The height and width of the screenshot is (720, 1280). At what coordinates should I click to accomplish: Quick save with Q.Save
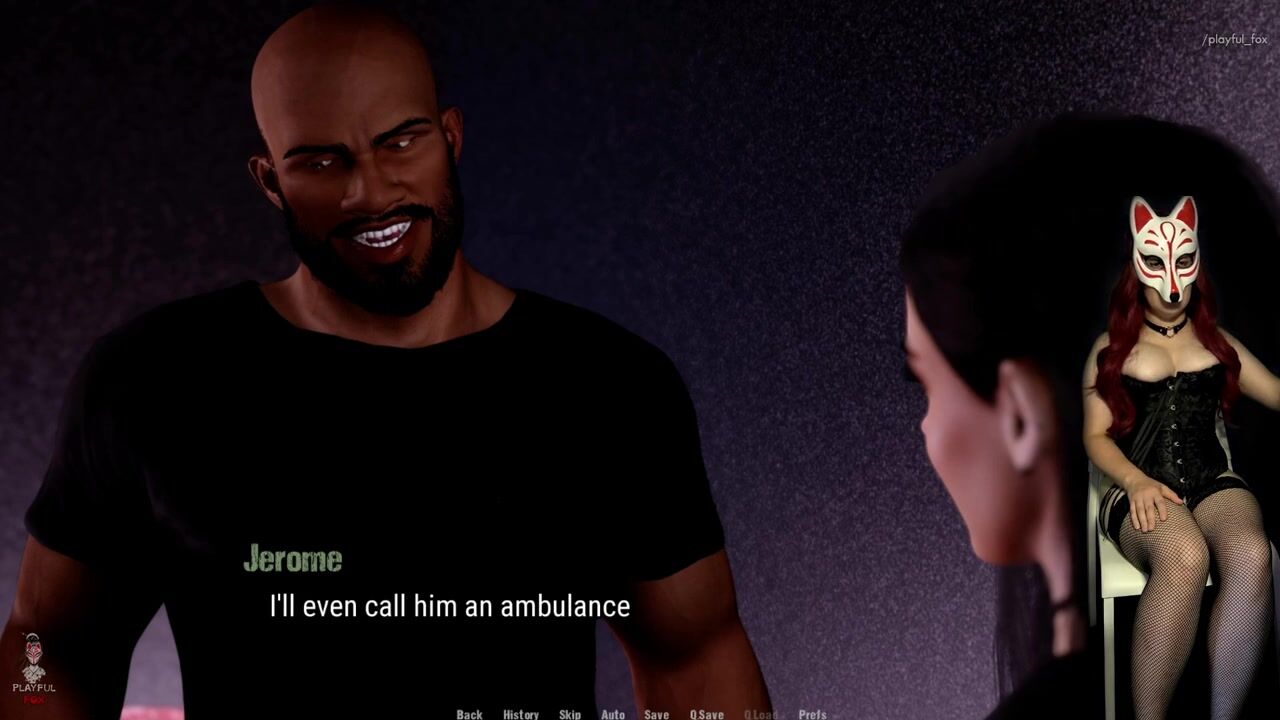tap(707, 714)
